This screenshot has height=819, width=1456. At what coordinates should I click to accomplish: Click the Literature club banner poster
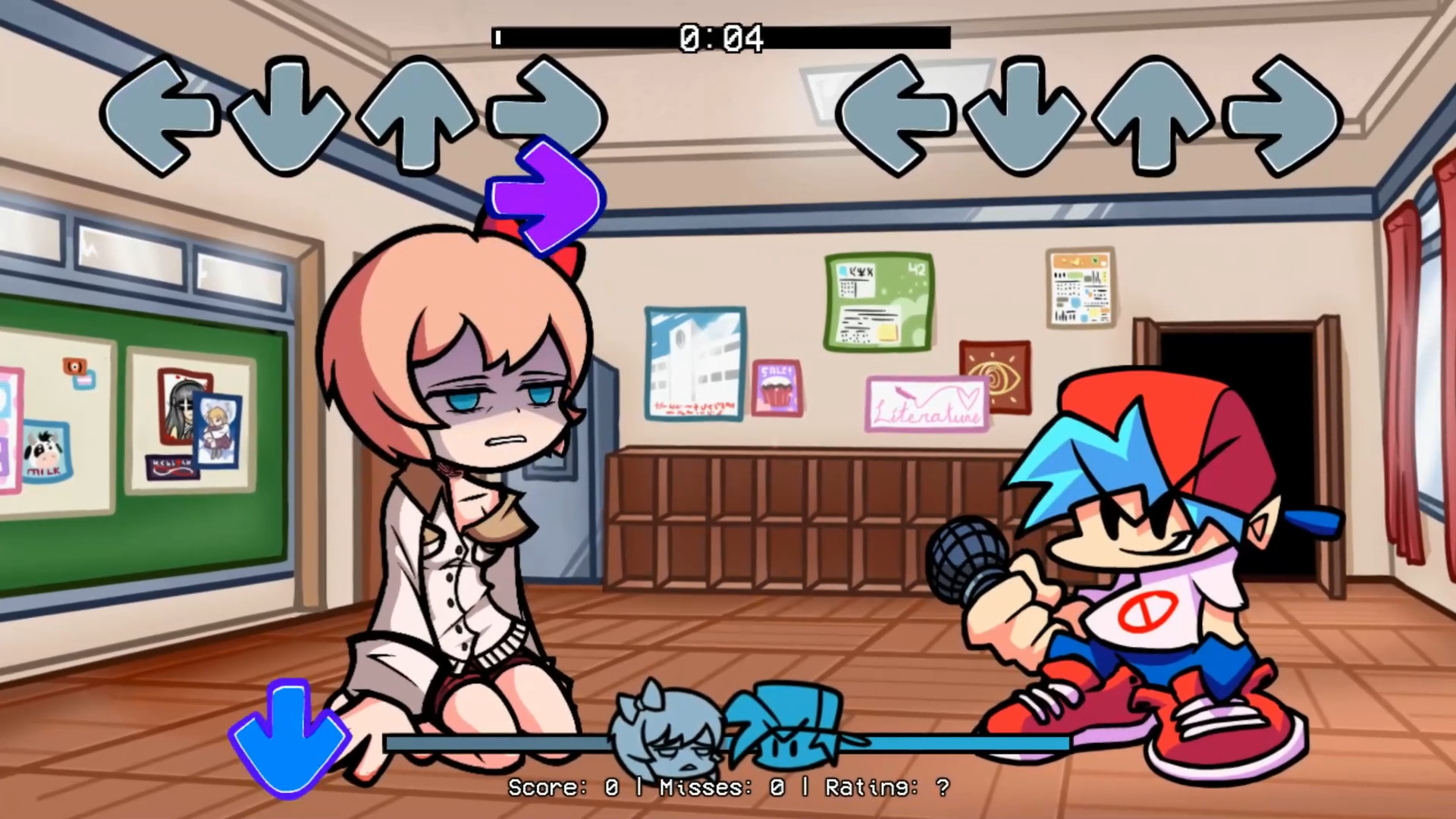(x=927, y=402)
